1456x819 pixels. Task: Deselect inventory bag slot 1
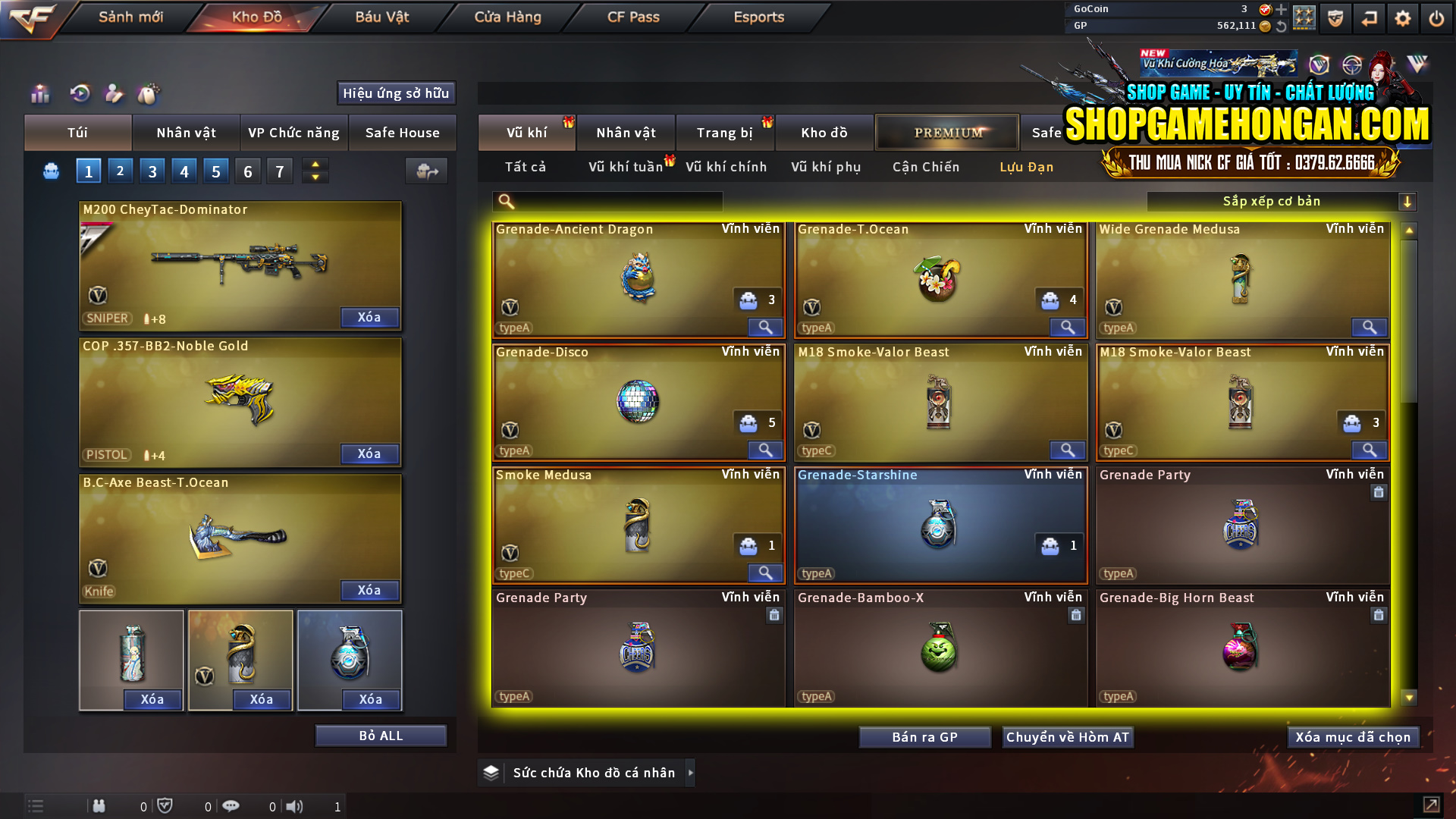point(88,171)
